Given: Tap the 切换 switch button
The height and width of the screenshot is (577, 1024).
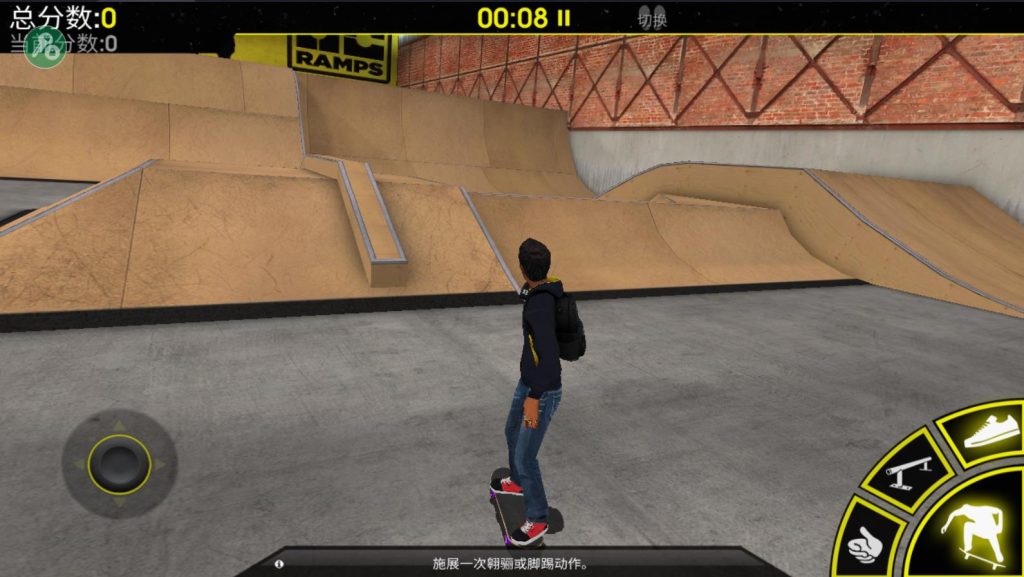Looking at the screenshot, I should (x=652, y=19).
